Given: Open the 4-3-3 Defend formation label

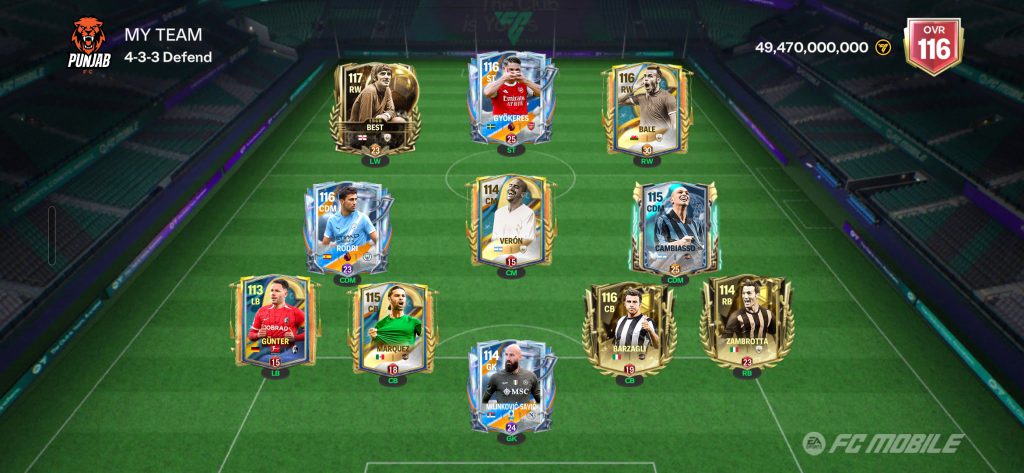Looking at the screenshot, I should 168,57.
